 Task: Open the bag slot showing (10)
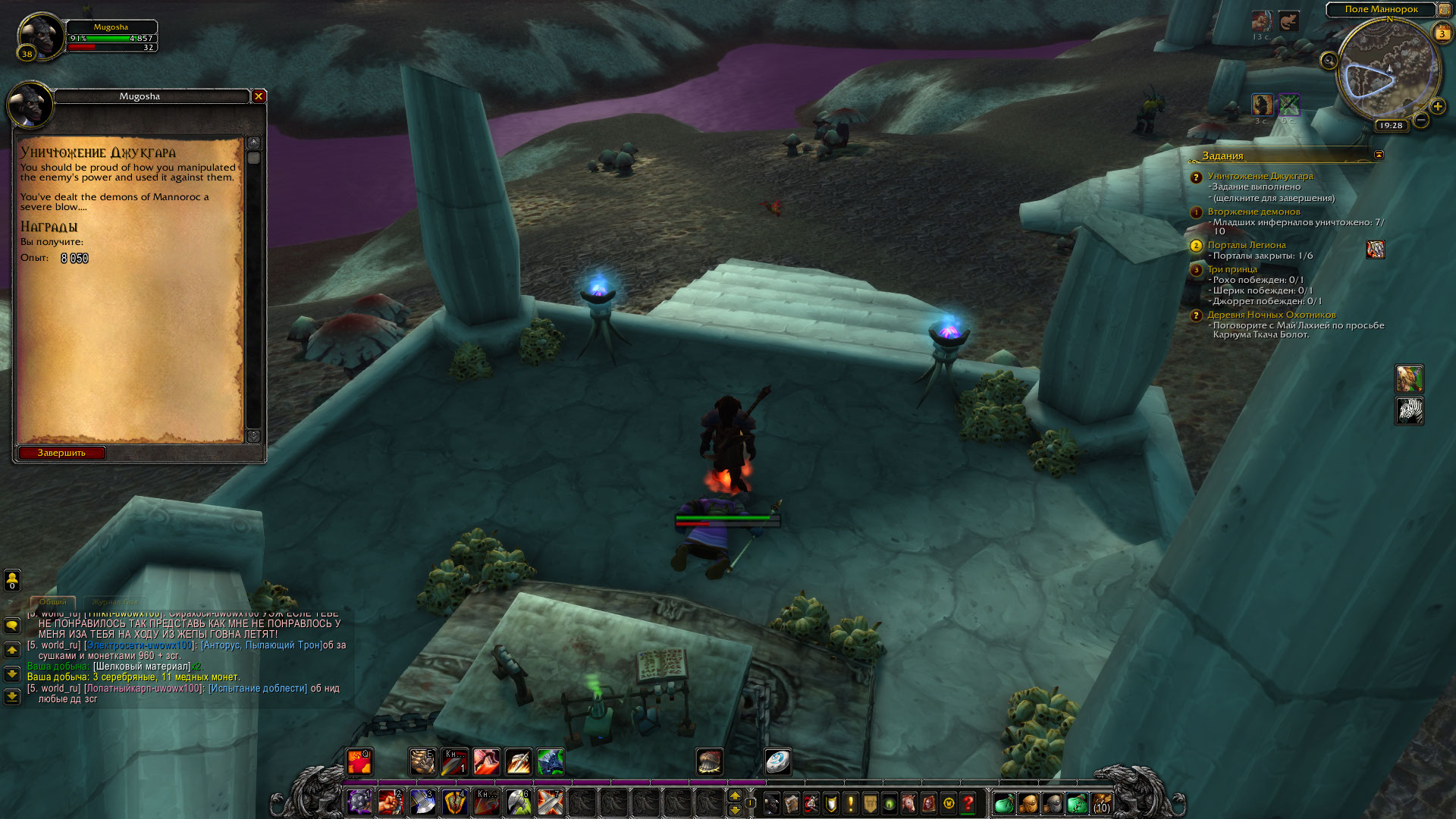[1100, 803]
